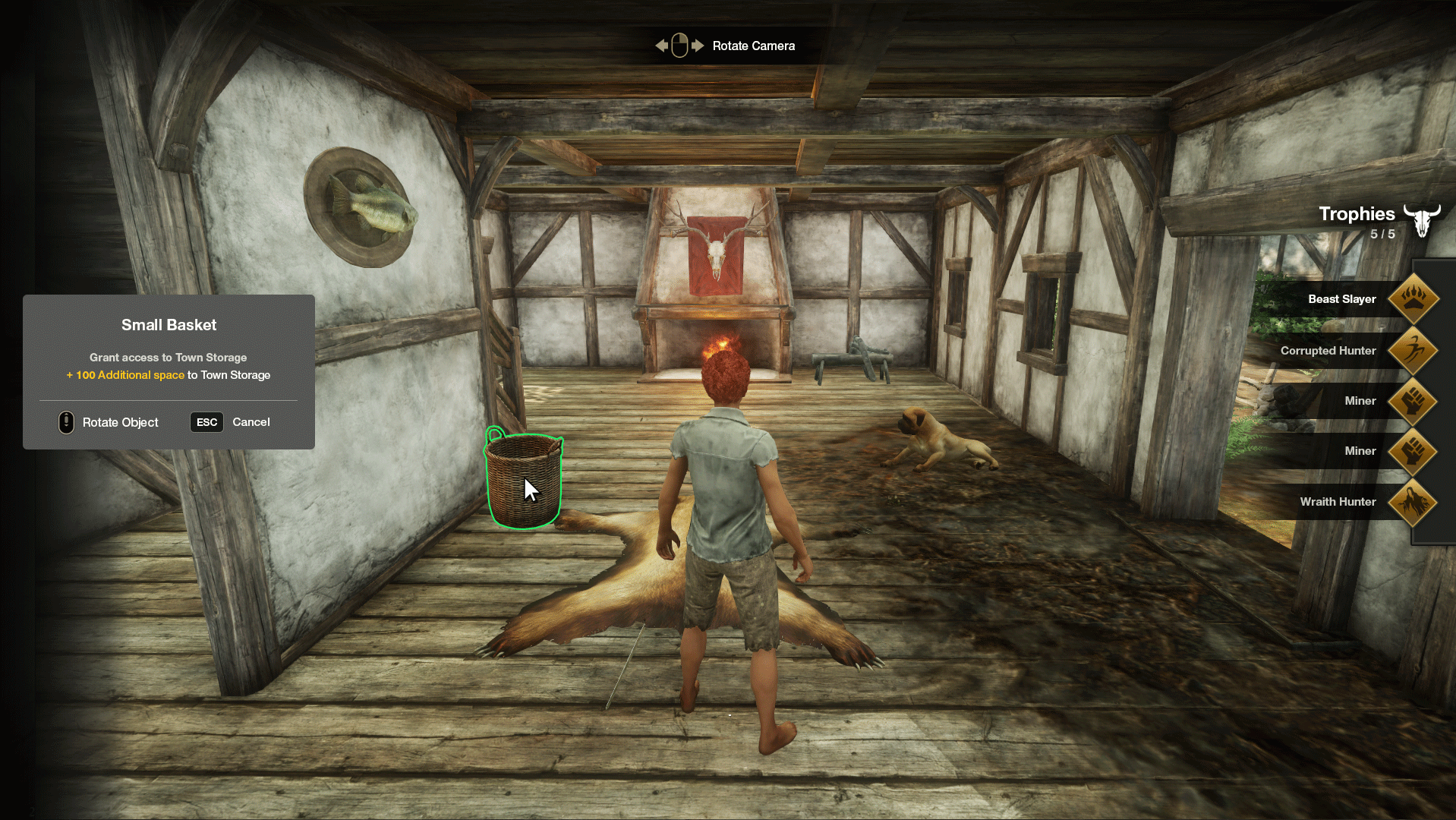Open the Trophies bull skull header
This screenshot has width=1456, height=820.
(1421, 220)
